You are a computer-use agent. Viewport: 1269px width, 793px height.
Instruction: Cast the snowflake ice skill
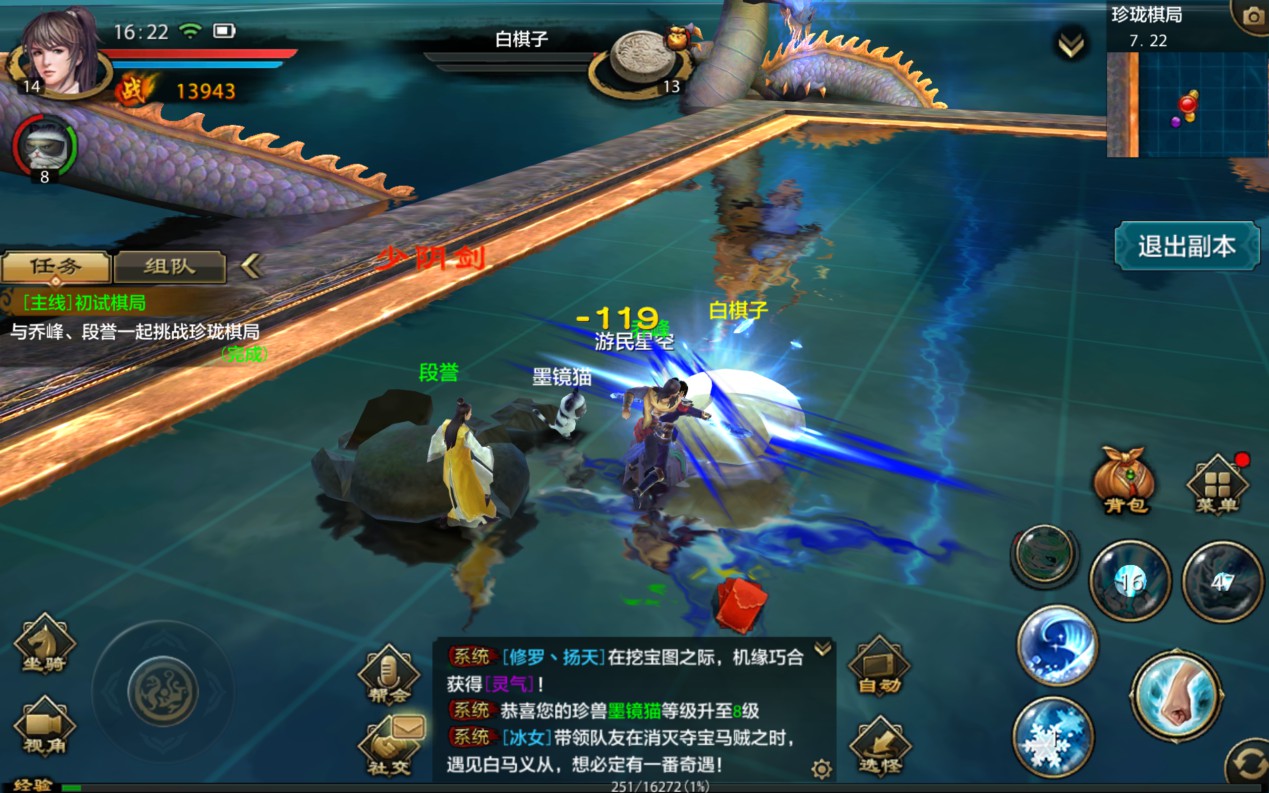(x=1053, y=739)
